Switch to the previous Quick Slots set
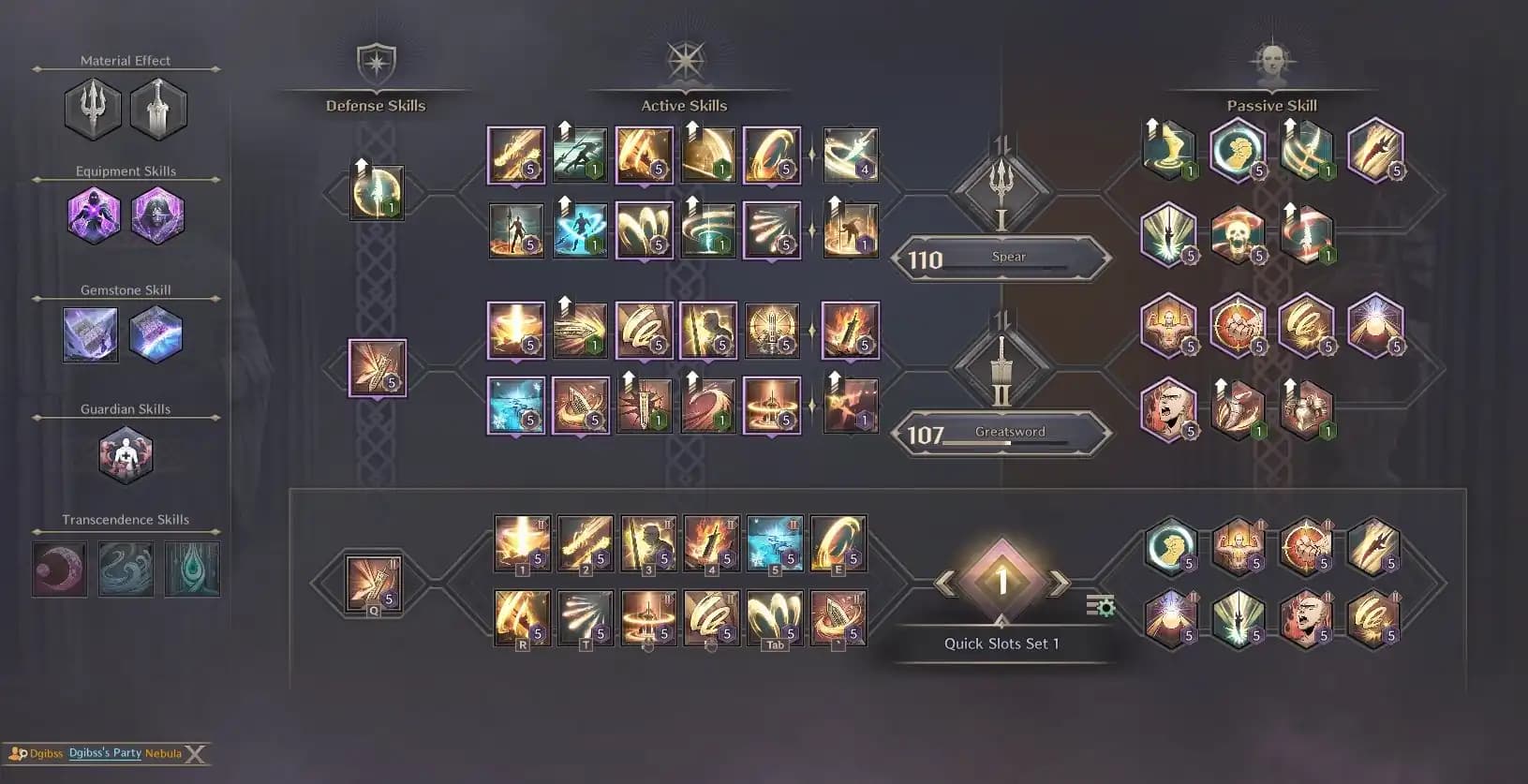The image size is (1528, 784). click(x=945, y=583)
